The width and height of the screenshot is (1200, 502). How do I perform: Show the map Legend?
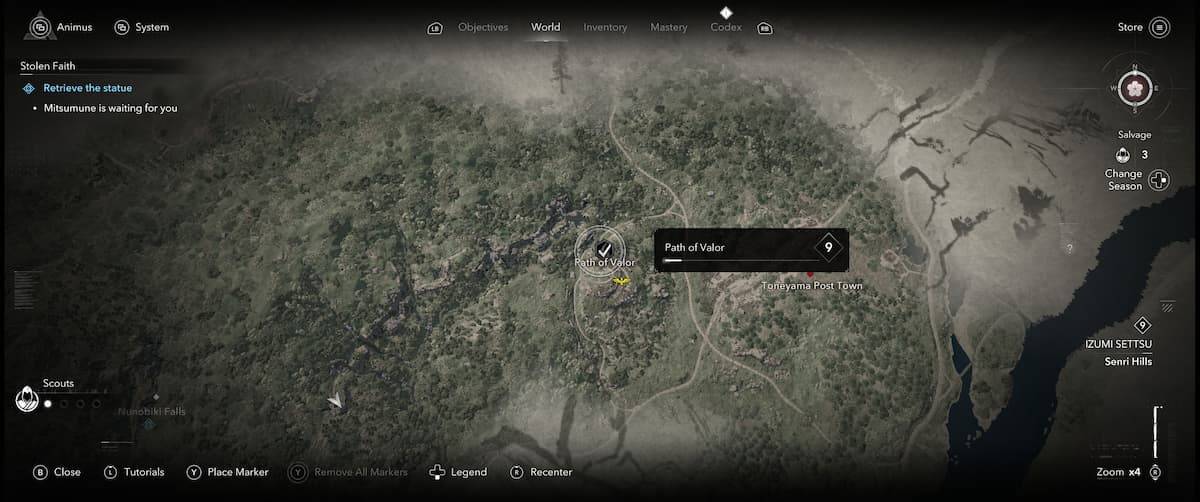point(458,472)
